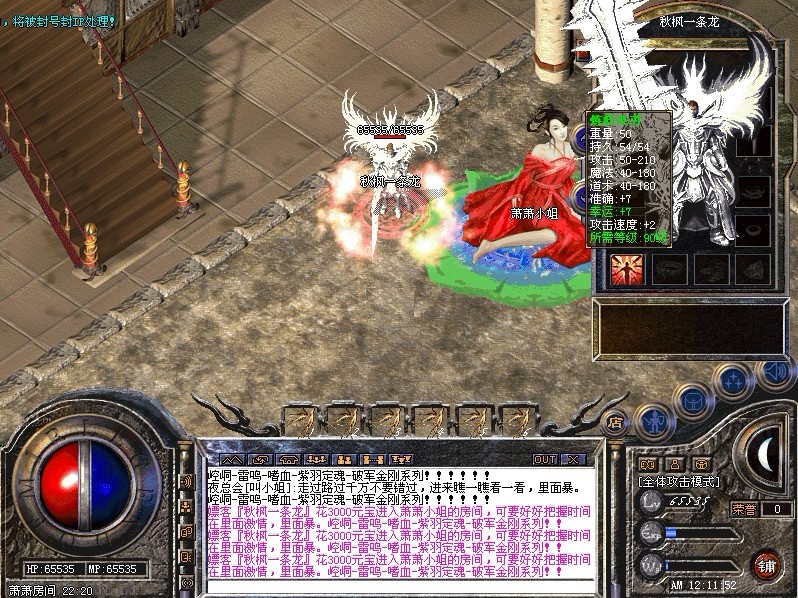Open the round red 铺 stall button
Viewport: 798px width, 598px height.
767,564
